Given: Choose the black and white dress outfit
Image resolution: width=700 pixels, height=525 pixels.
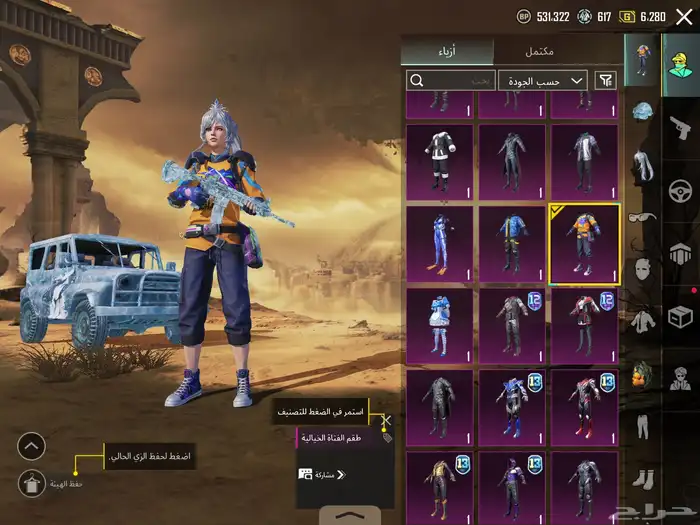Looking at the screenshot, I should click(x=440, y=159).
